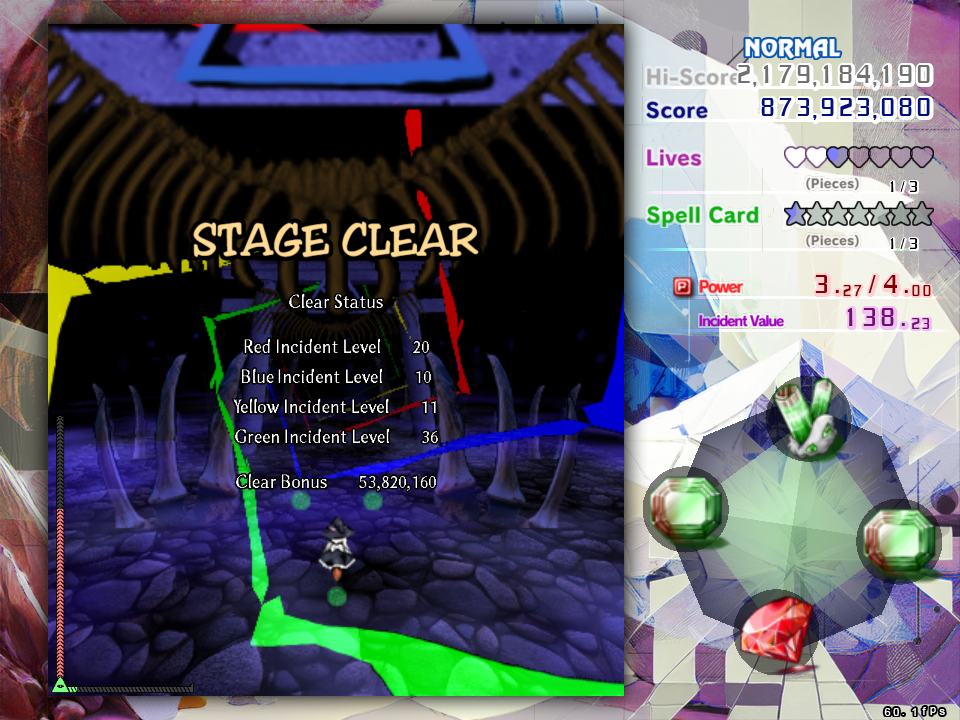This screenshot has width=960, height=720.
Task: Click the red diamond gem icon
Action: [776, 630]
